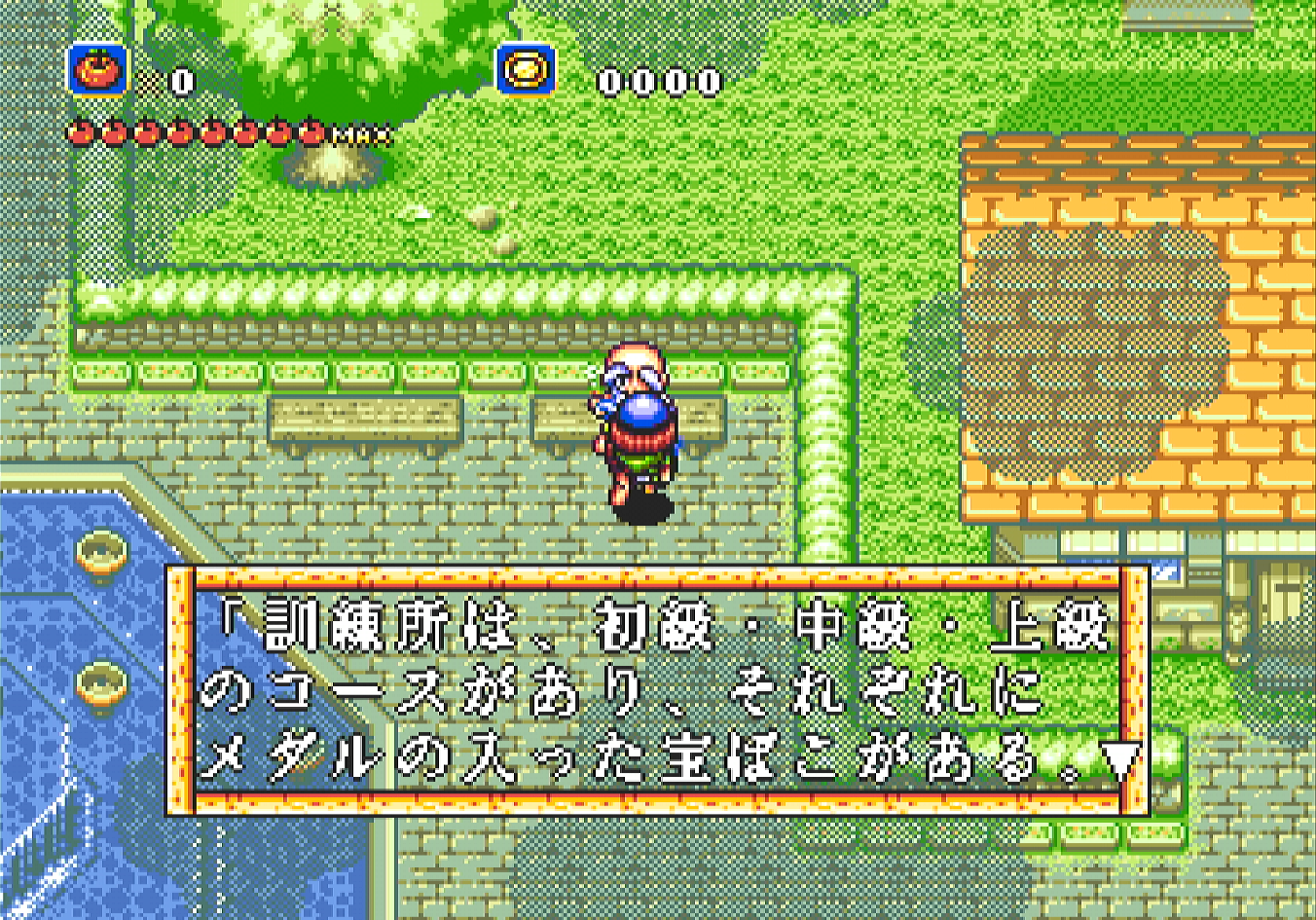Click the left wooden bench in the courtyard

pyautogui.click(x=365, y=421)
